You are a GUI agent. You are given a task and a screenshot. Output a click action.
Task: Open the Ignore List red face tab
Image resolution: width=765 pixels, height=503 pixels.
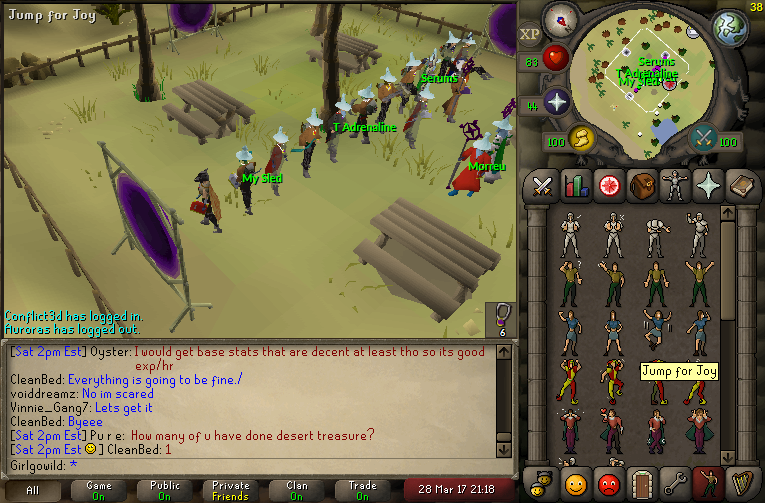click(608, 483)
